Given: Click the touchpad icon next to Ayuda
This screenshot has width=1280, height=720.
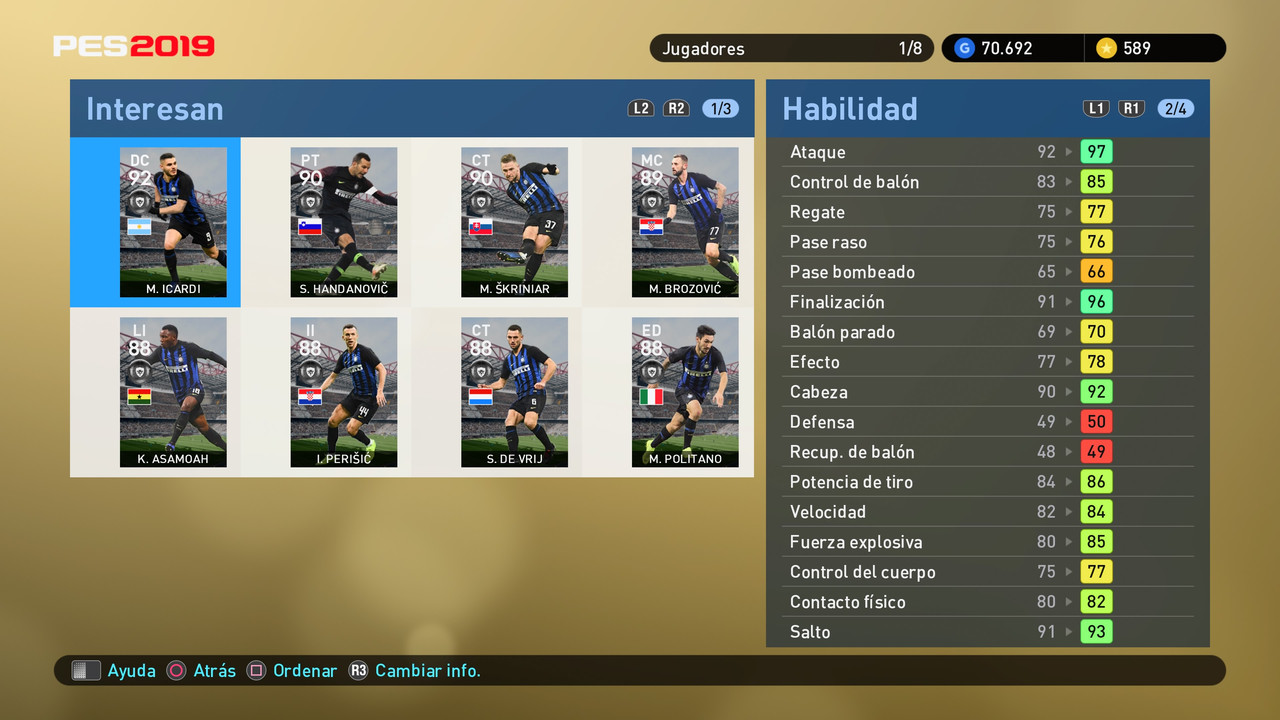Looking at the screenshot, I should [86, 670].
